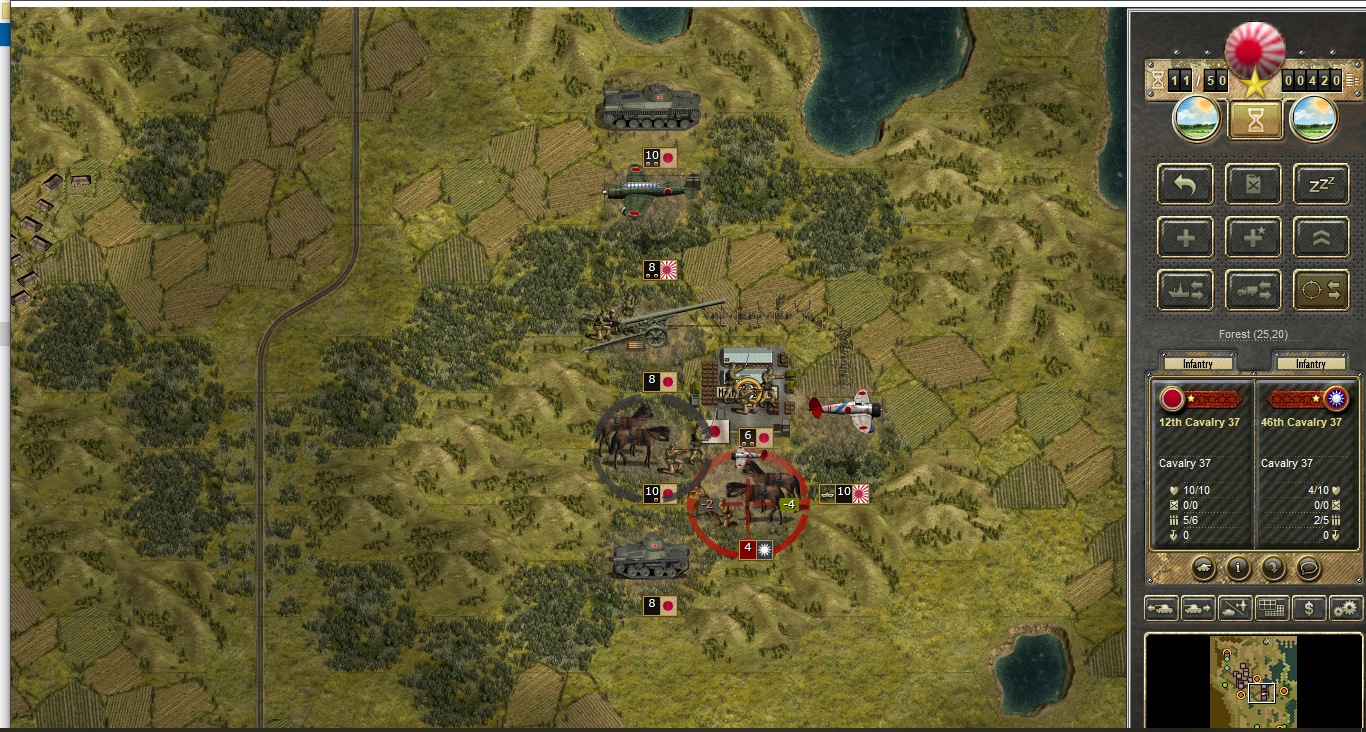The width and height of the screenshot is (1366, 732).
Task: Open the purchase screen dollar button
Action: click(1309, 607)
